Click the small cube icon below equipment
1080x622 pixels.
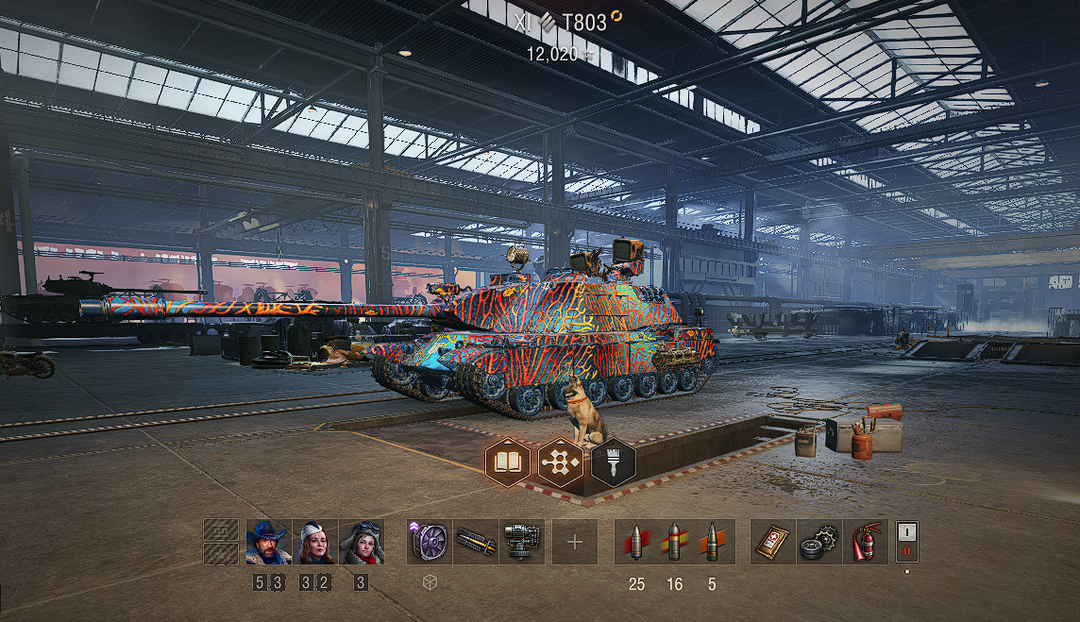(429, 582)
